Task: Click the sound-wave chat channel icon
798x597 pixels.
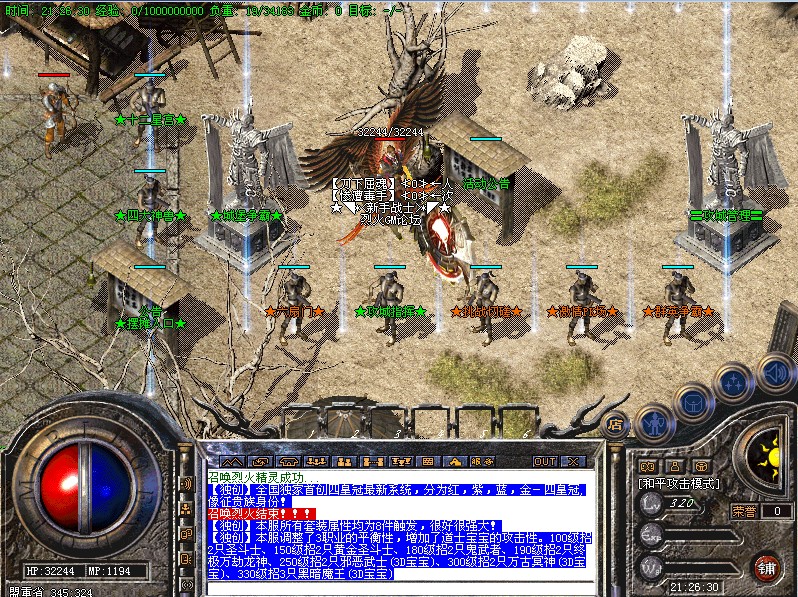Action: point(186,484)
